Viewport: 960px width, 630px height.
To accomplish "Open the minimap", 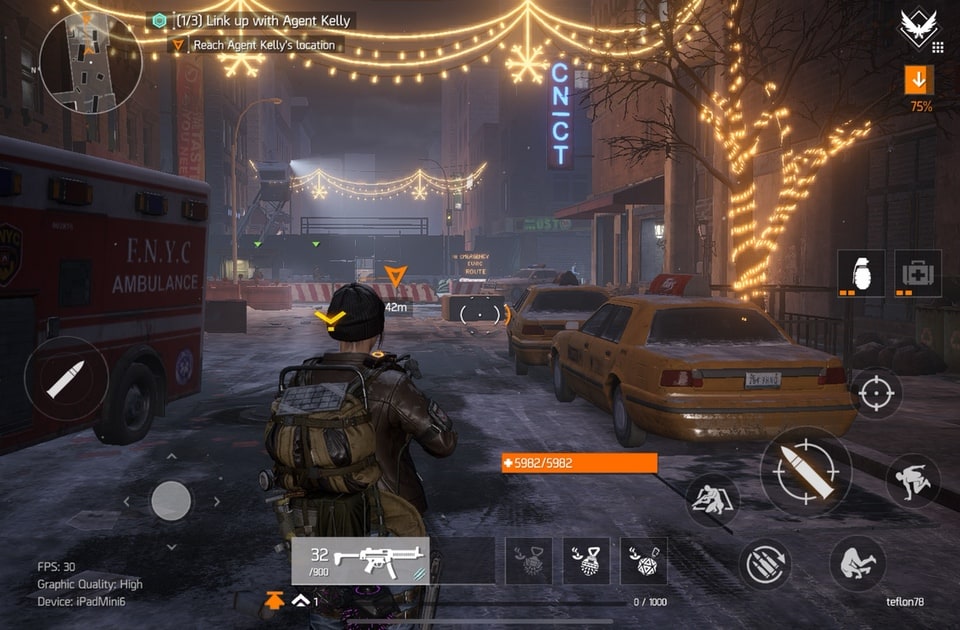I will 90,62.
